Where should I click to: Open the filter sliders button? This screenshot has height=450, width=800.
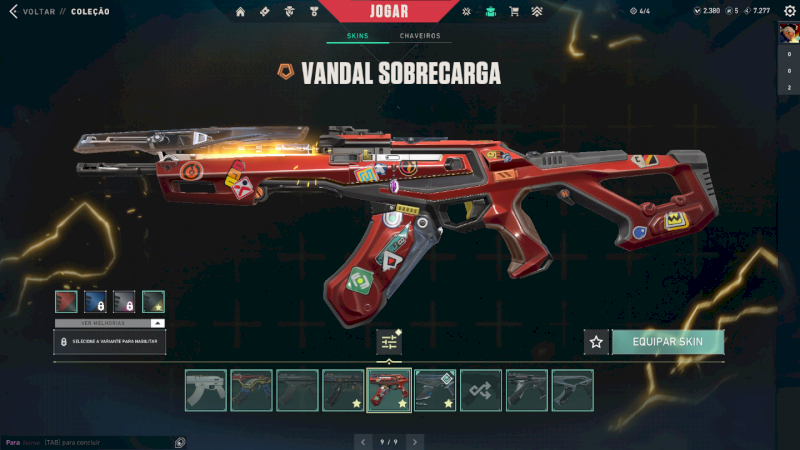click(x=389, y=342)
